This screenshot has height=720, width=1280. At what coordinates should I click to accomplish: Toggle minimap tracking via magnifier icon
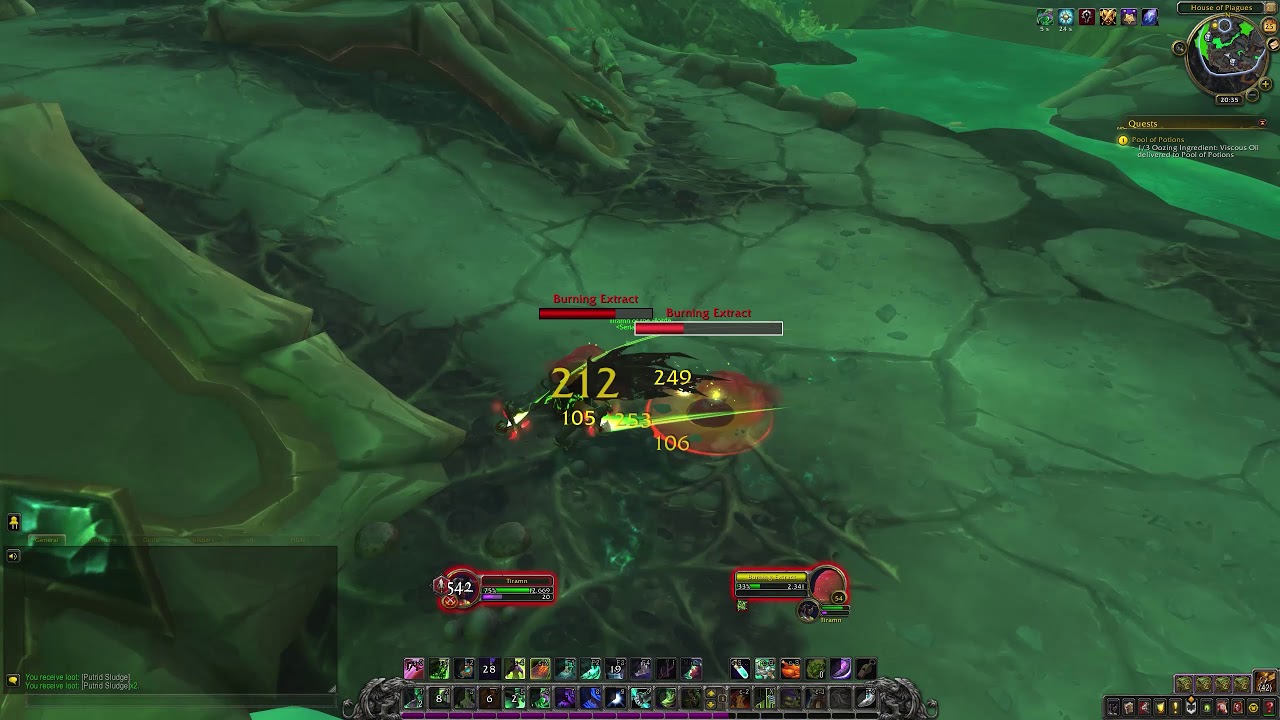coord(1179,48)
